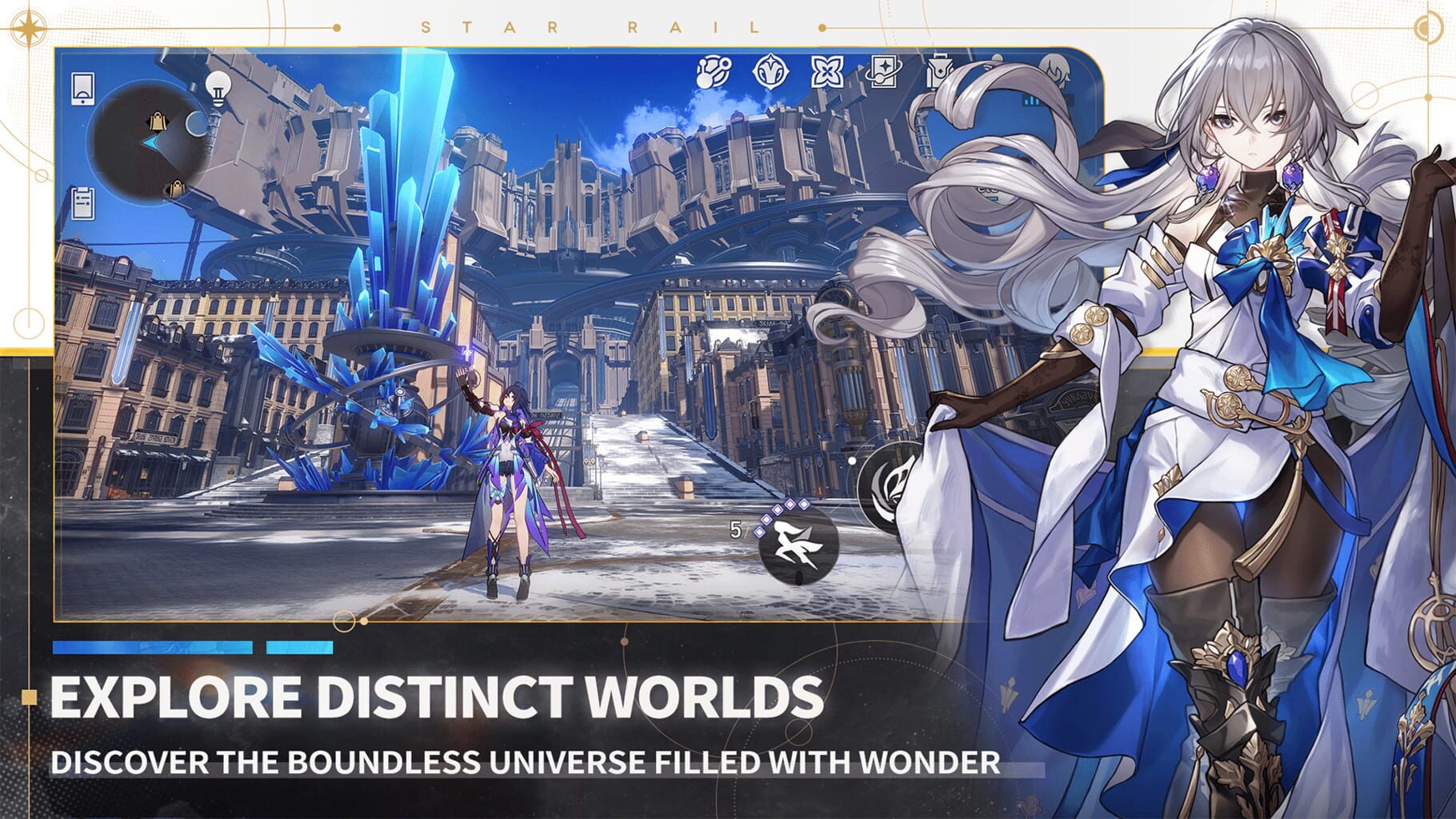Open the Nameless Honor emblem icon
Image resolution: width=1456 pixels, height=819 pixels.
coord(770,71)
